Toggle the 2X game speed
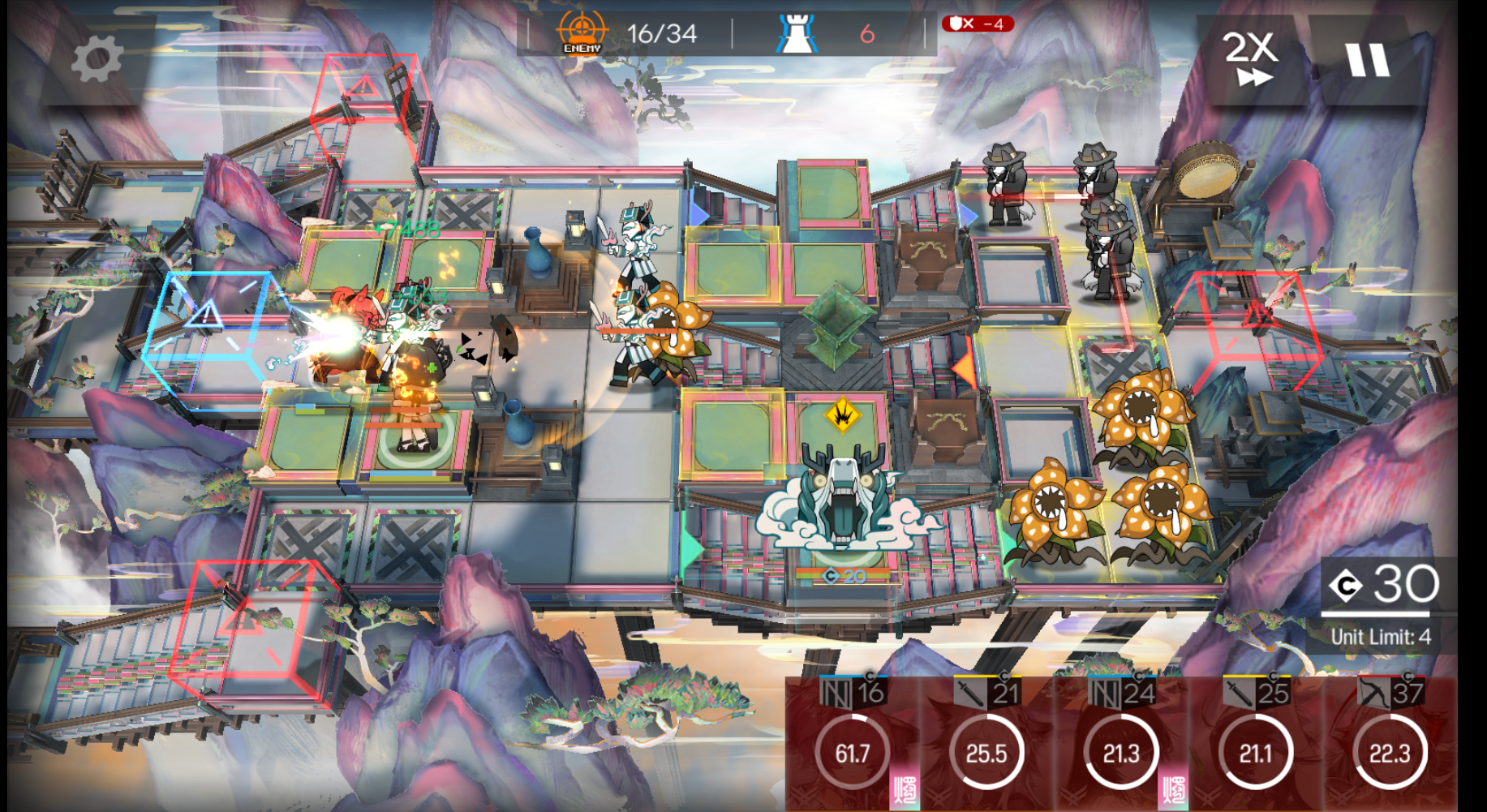This screenshot has height=812, width=1487. pos(1250,58)
